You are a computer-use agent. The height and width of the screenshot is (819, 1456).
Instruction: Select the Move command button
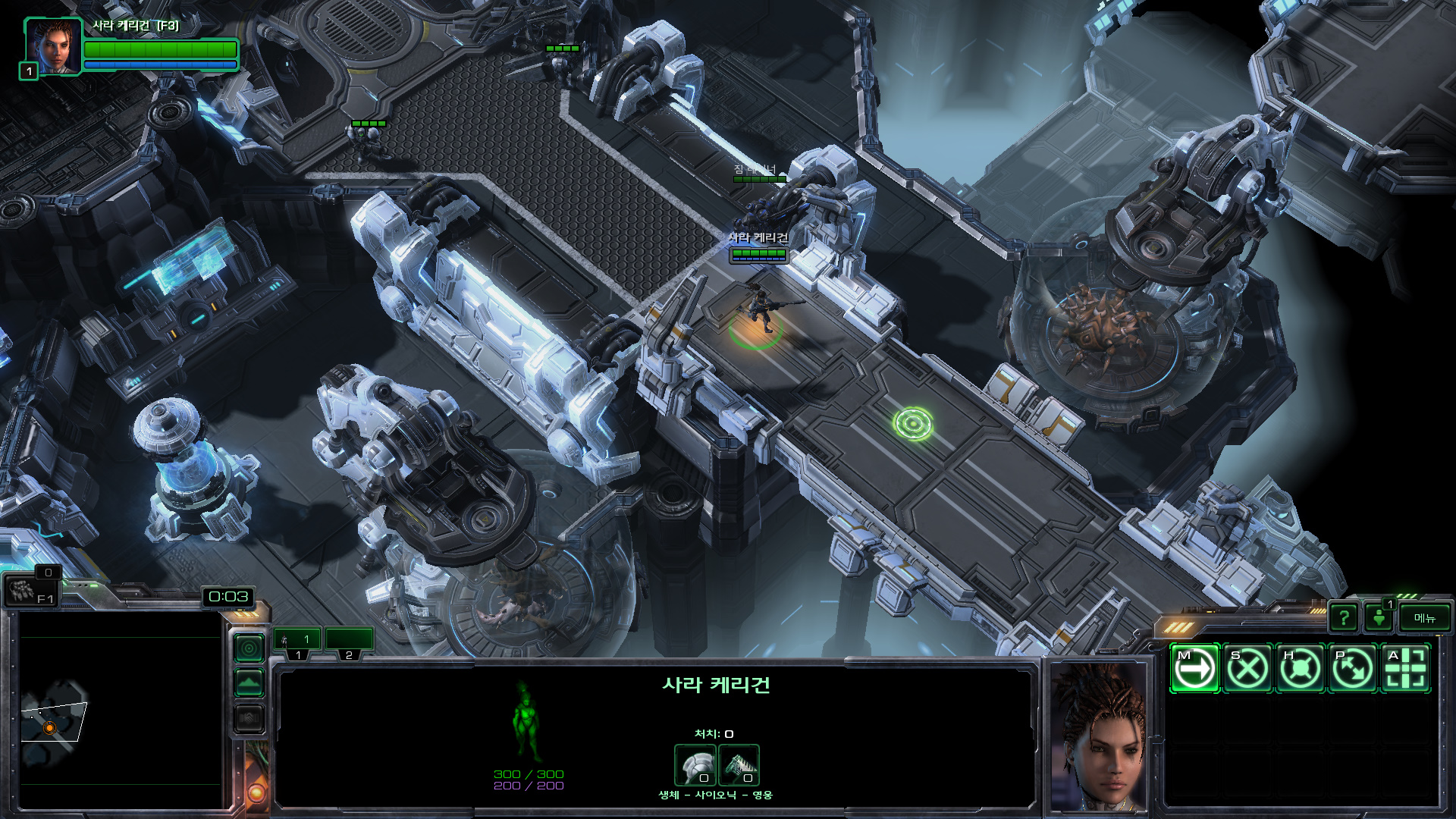1194,669
